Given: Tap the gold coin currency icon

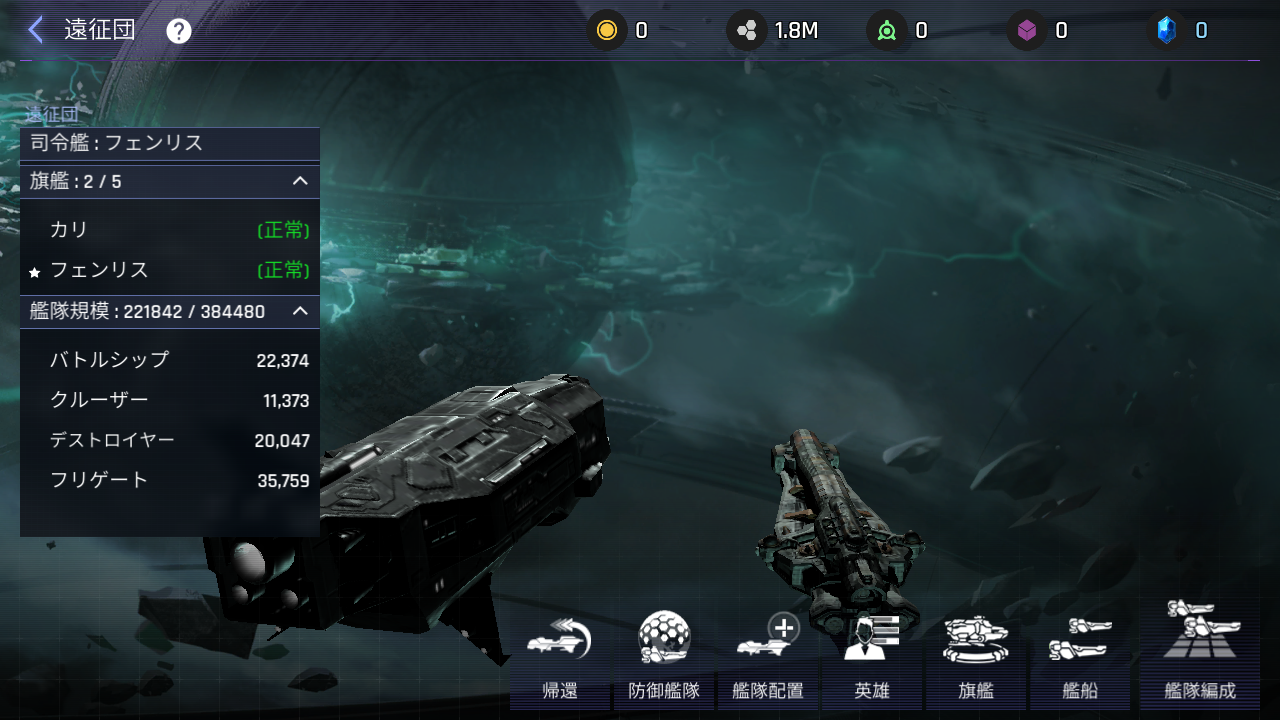Looking at the screenshot, I should 606,31.
